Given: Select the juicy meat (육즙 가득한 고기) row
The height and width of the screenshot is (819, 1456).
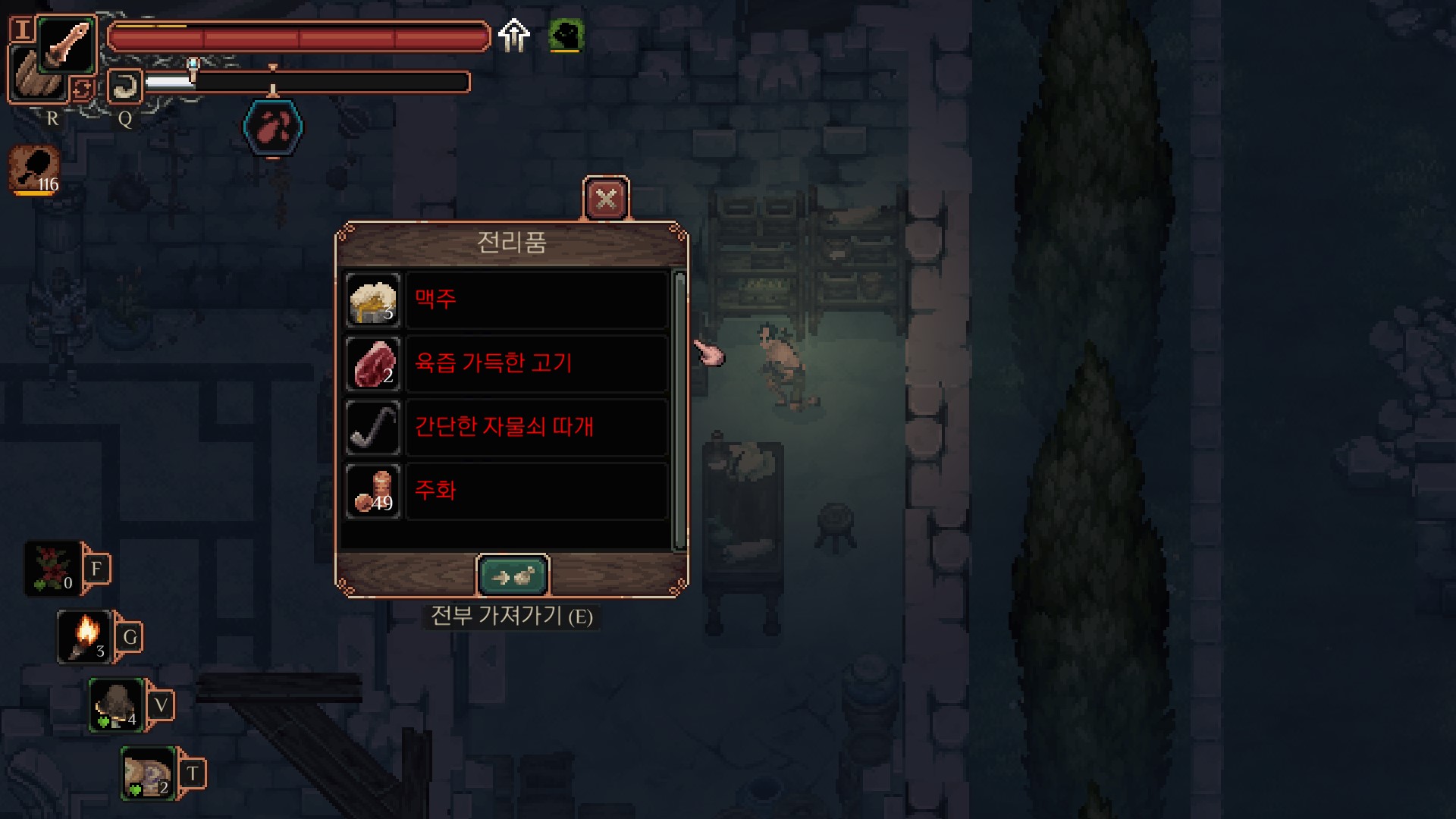Looking at the screenshot, I should coord(536,363).
